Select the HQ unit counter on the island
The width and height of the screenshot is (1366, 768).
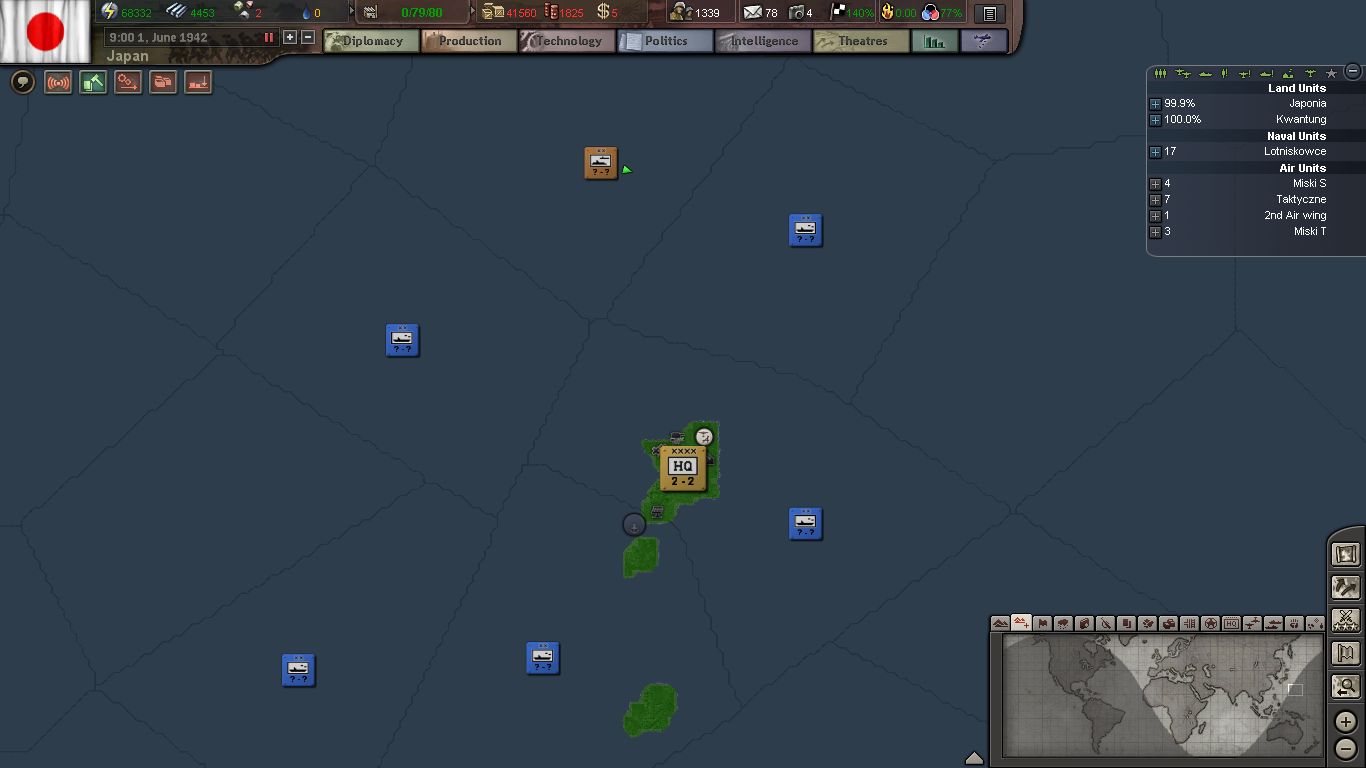(683, 467)
